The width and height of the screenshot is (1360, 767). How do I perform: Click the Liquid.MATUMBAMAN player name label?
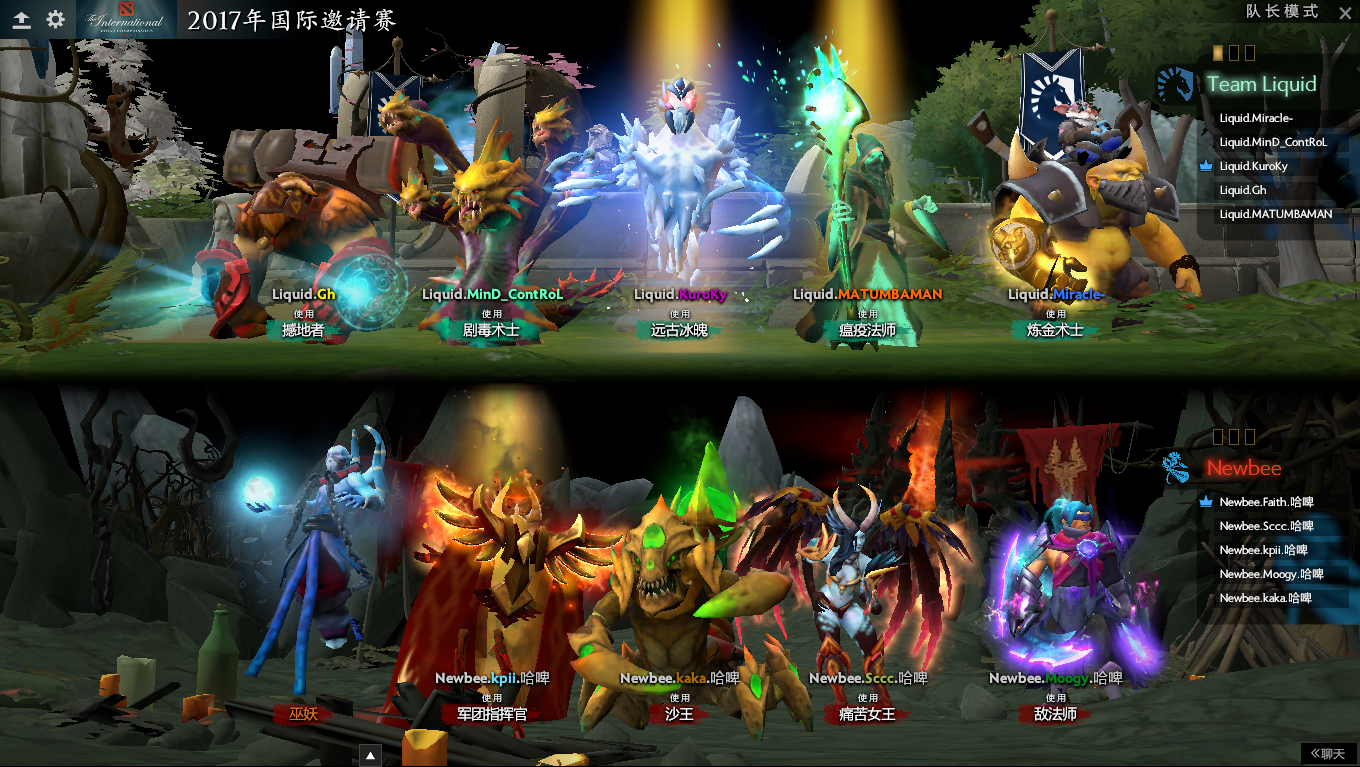click(869, 295)
